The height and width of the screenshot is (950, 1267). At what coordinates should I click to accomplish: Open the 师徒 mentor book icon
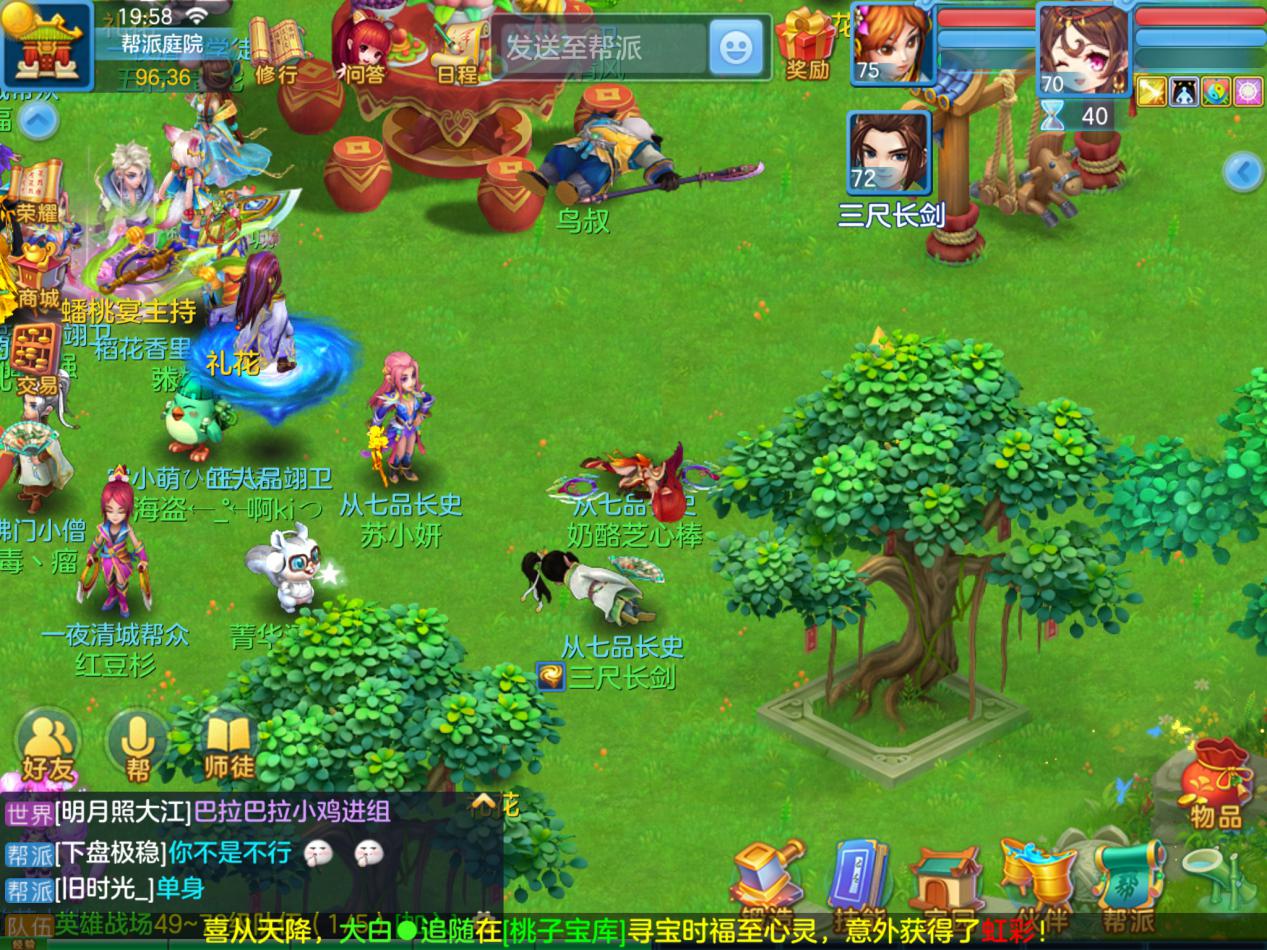(x=229, y=746)
